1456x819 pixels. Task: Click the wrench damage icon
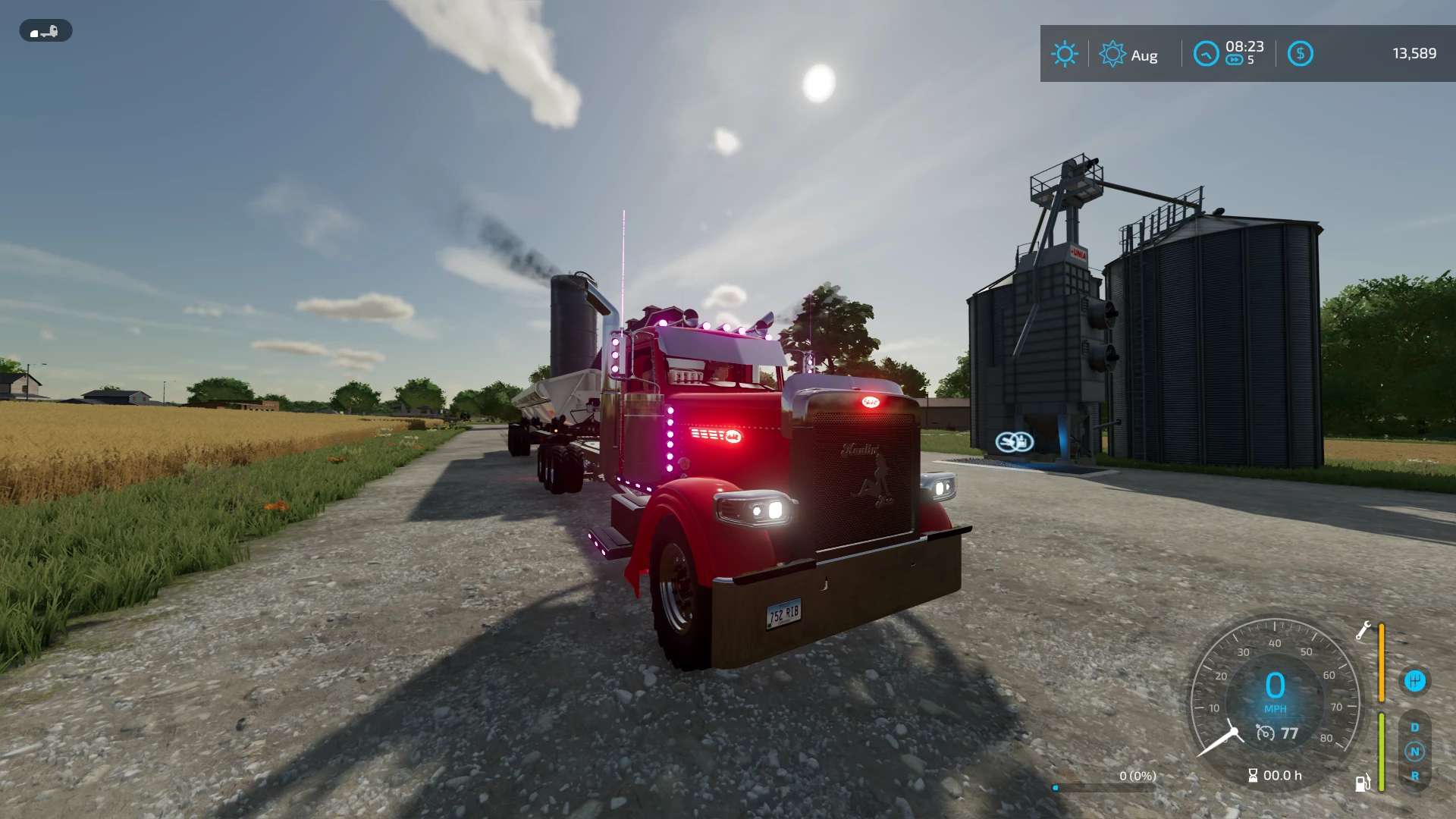(x=1363, y=630)
